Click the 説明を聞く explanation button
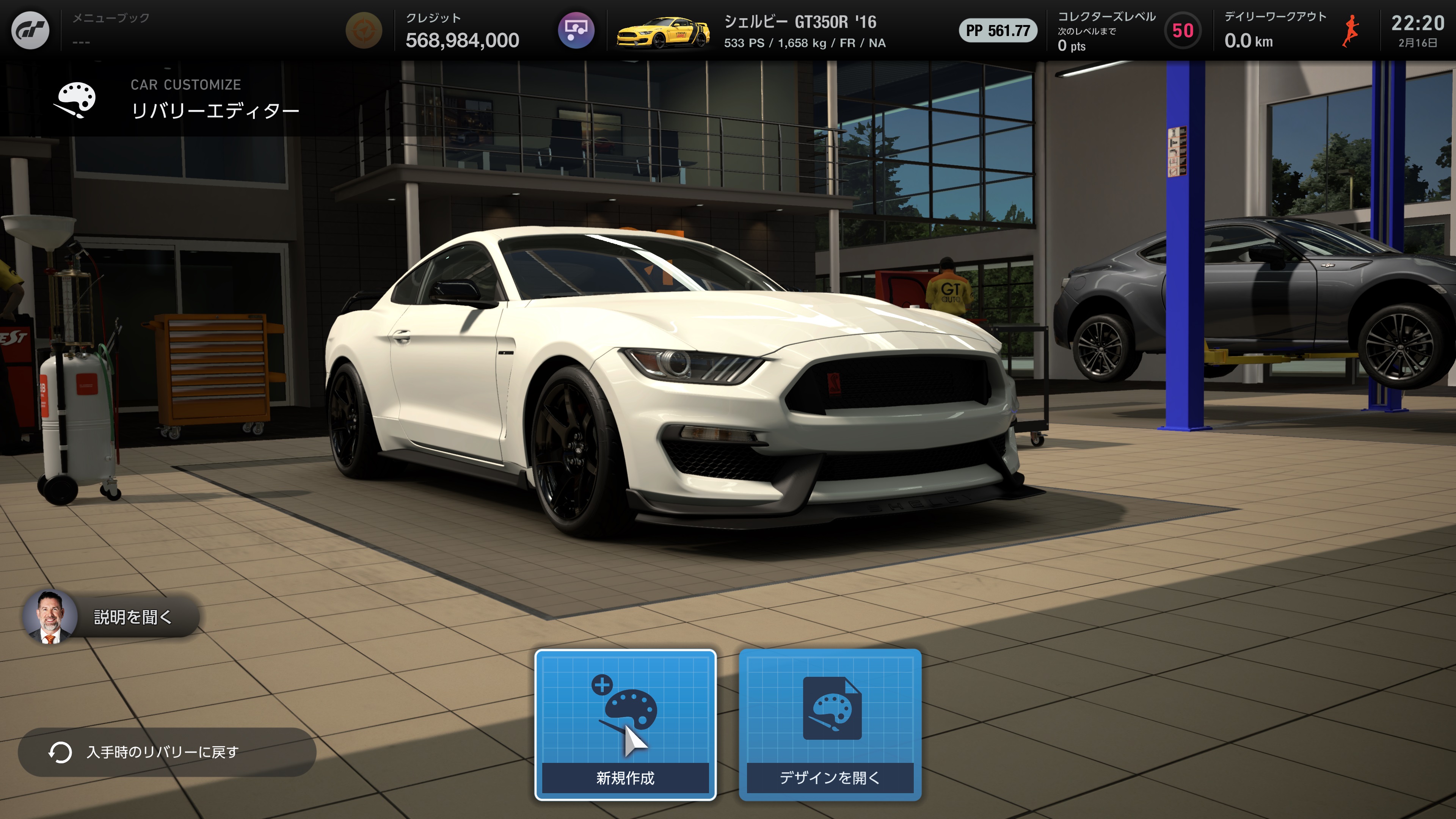 [x=111, y=617]
